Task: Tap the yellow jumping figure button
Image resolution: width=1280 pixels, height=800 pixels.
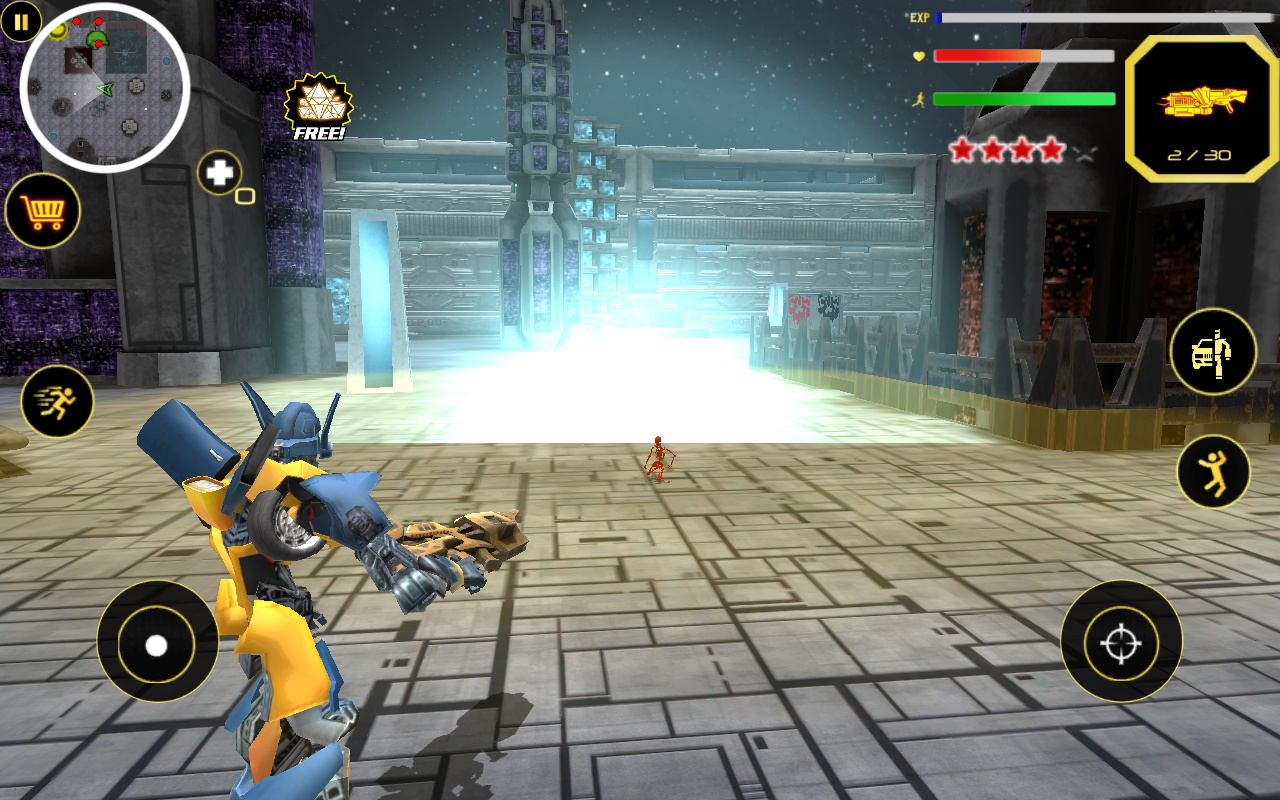Action: (x=1213, y=472)
